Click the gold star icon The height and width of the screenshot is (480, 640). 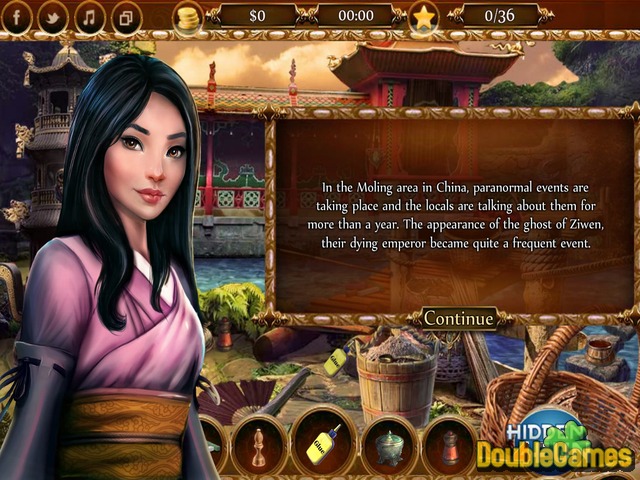424,17
